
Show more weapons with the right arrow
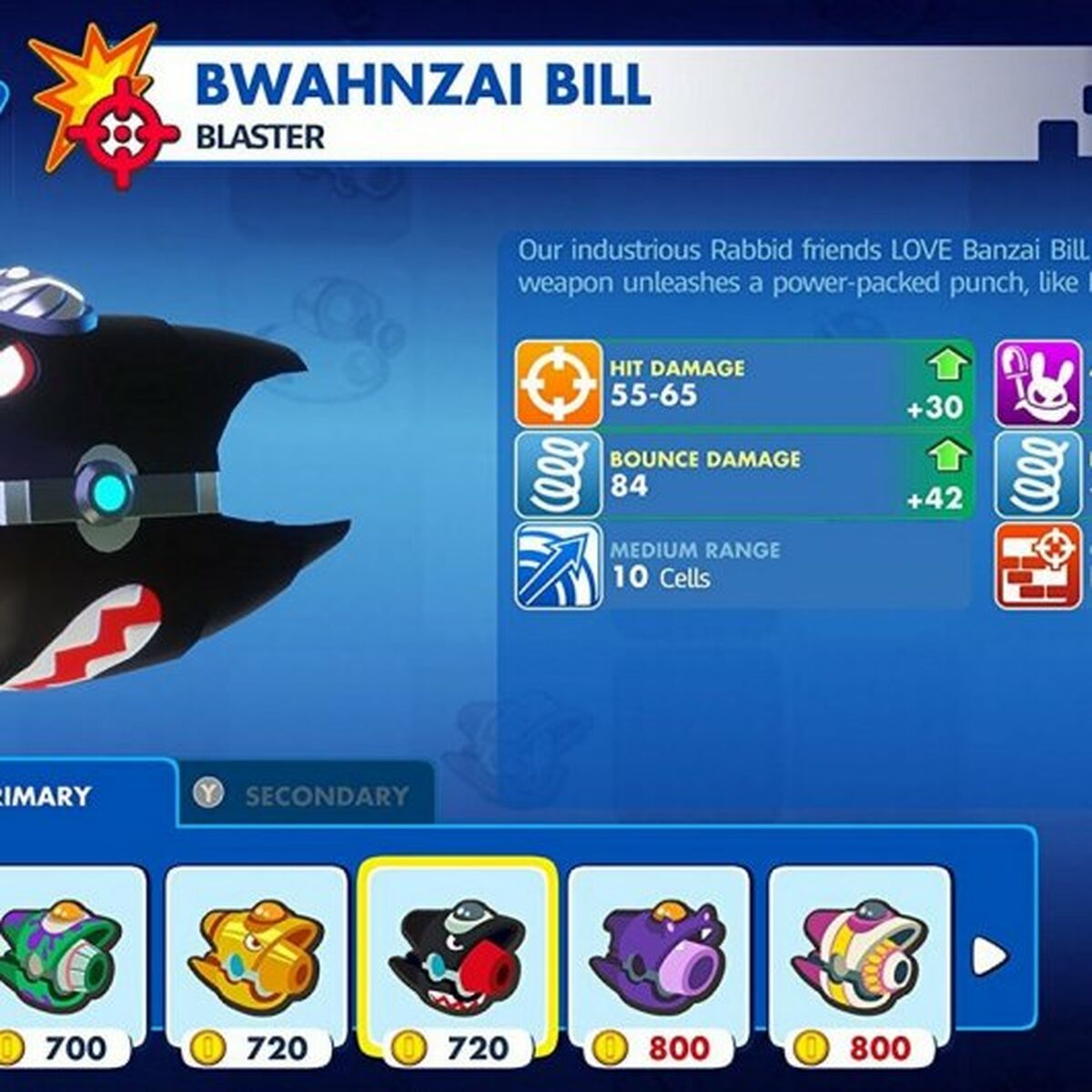click(x=988, y=955)
